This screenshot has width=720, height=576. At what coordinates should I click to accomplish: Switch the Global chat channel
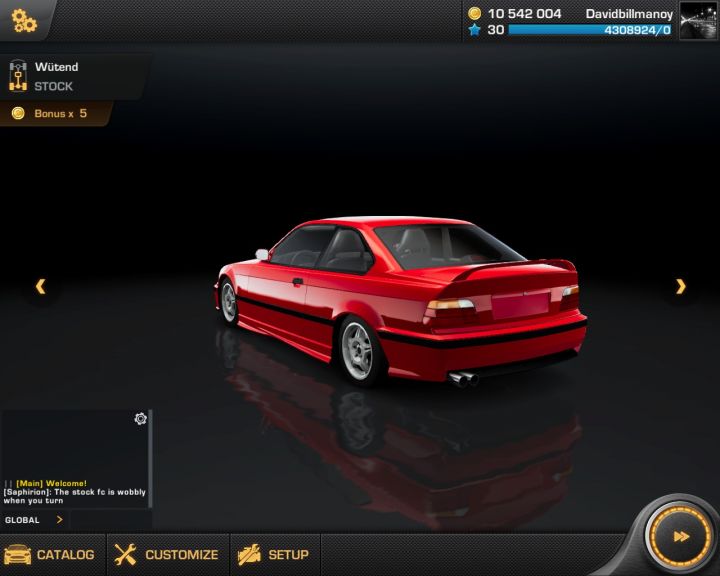pyautogui.click(x=35, y=520)
